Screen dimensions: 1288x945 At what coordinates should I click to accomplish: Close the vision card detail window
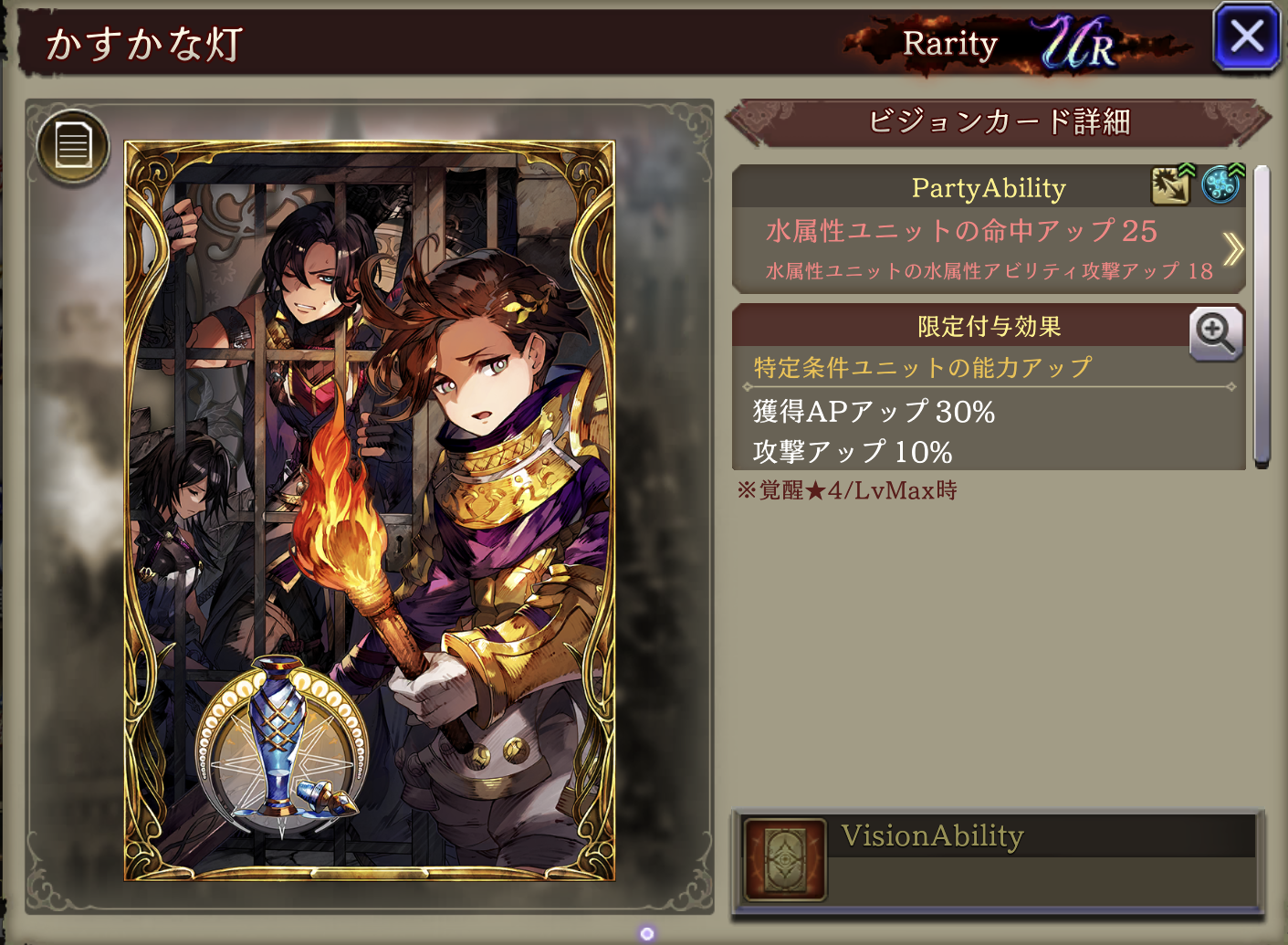[x=1246, y=37]
